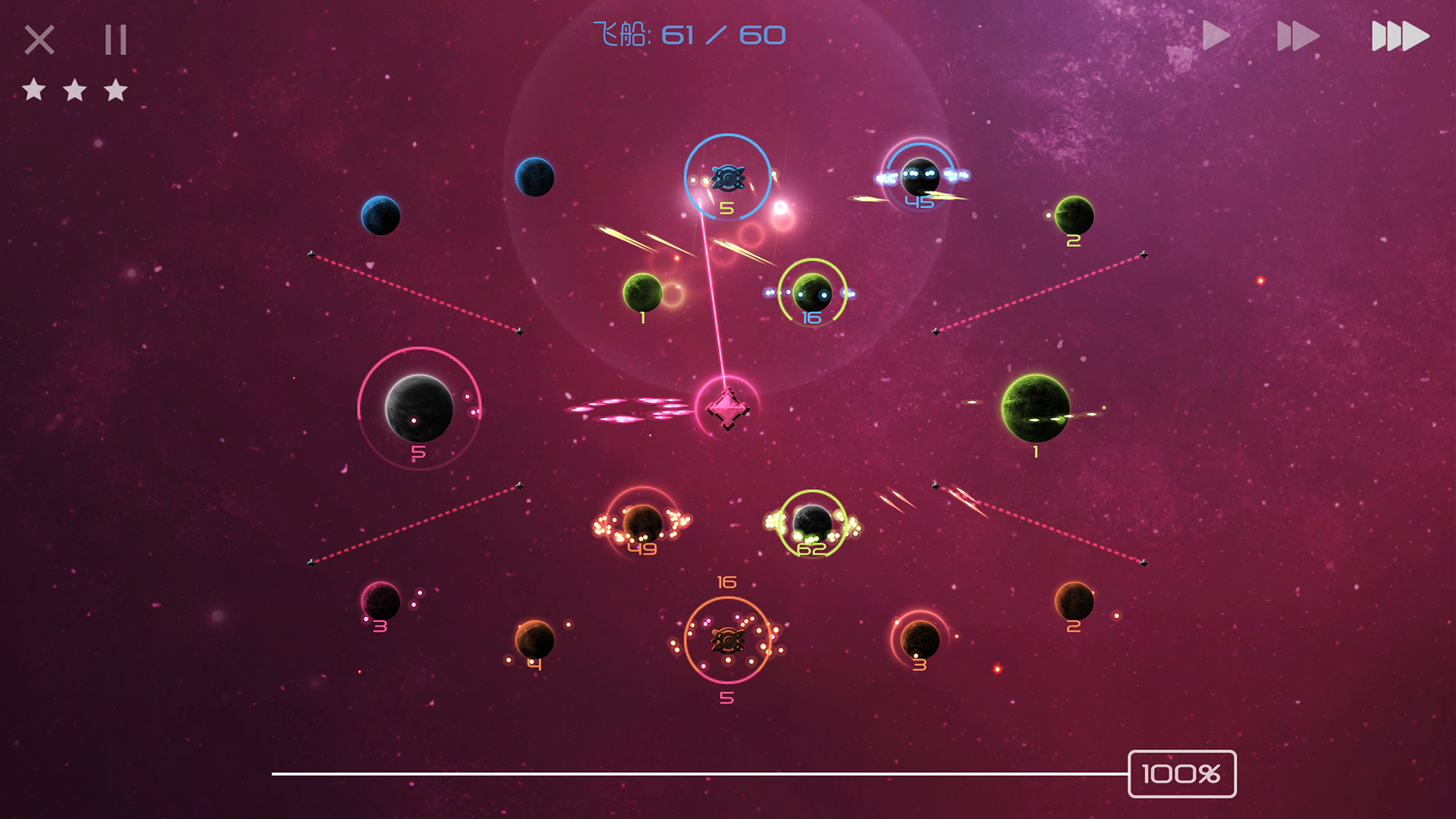The height and width of the screenshot is (819, 1456).
Task: Set game speed to single arrow
Action: (1216, 36)
